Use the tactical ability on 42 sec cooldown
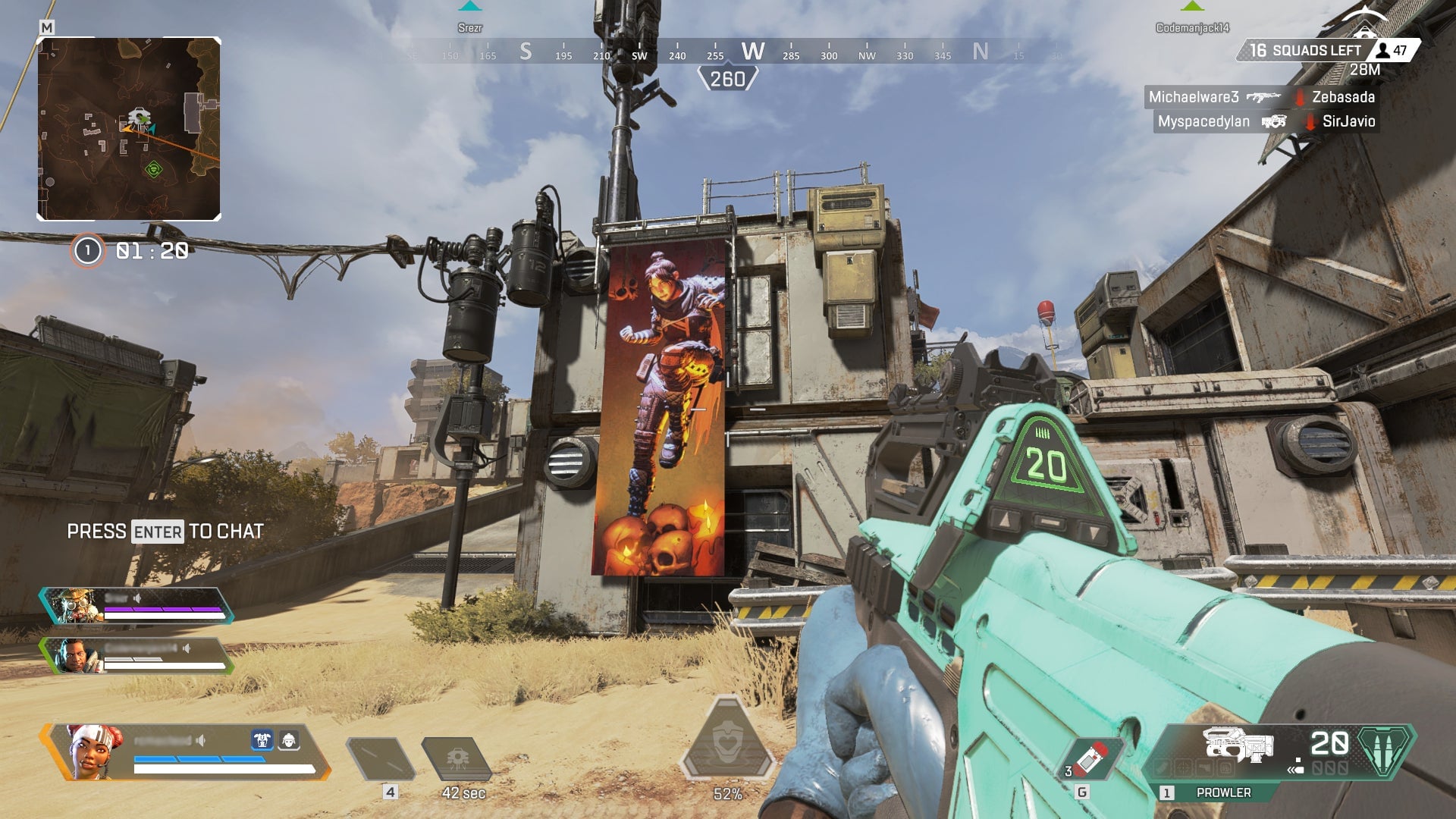Image resolution: width=1456 pixels, height=819 pixels. (457, 758)
